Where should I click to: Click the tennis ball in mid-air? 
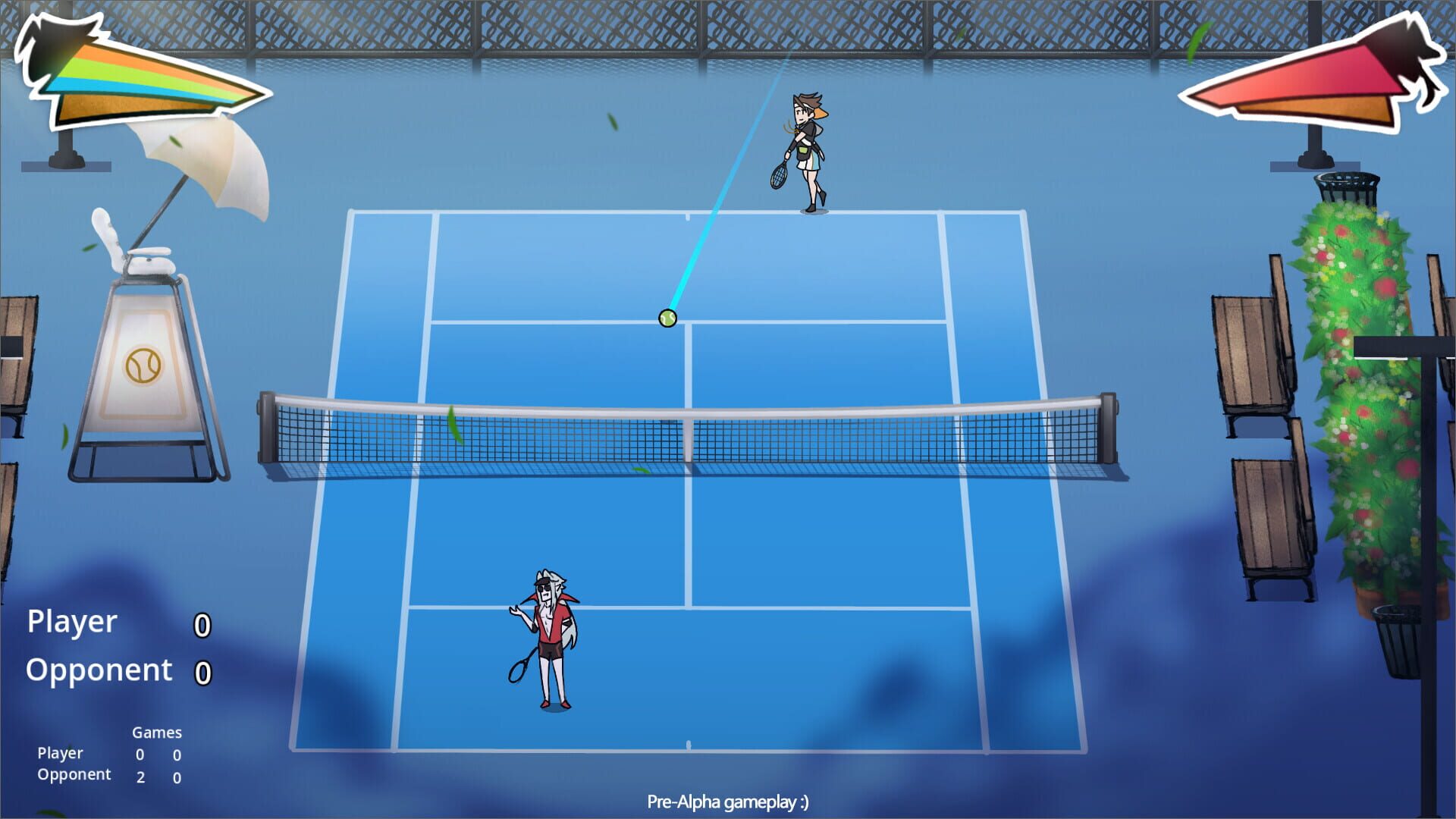pos(667,318)
